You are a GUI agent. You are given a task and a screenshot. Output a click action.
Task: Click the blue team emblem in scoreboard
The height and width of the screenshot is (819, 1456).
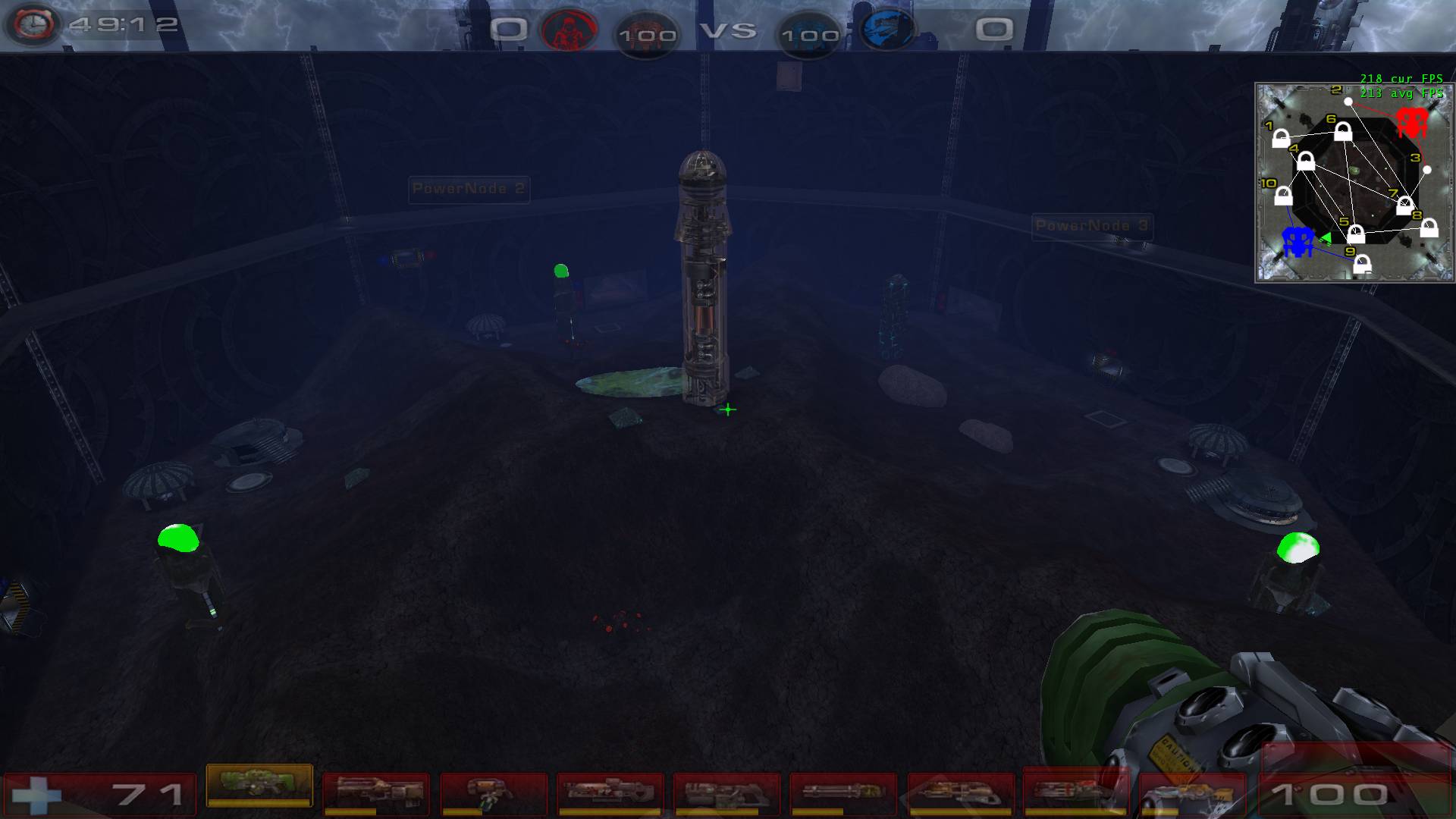click(886, 31)
